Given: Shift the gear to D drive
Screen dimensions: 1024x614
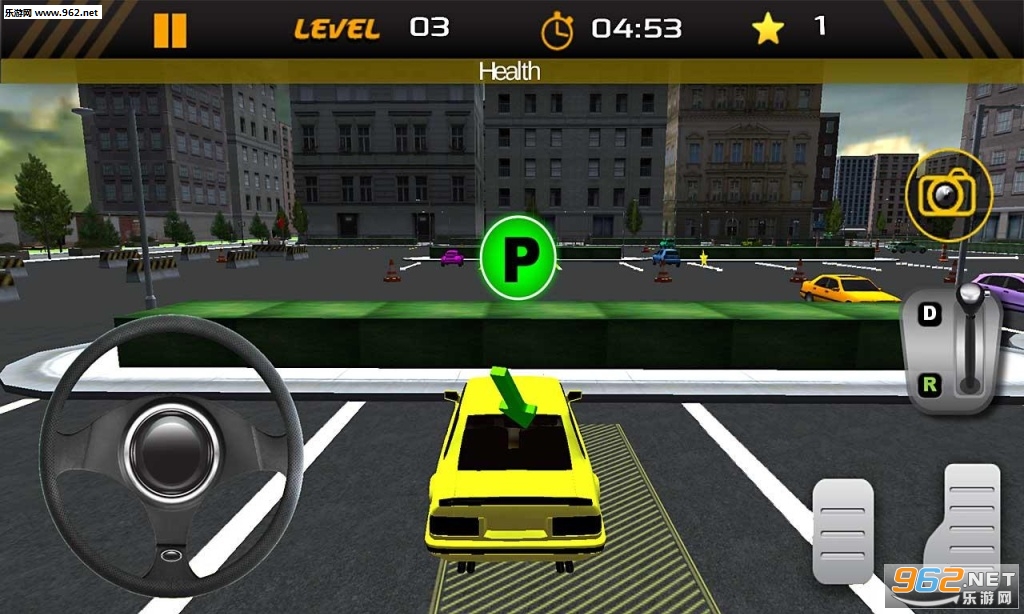Looking at the screenshot, I should (930, 314).
